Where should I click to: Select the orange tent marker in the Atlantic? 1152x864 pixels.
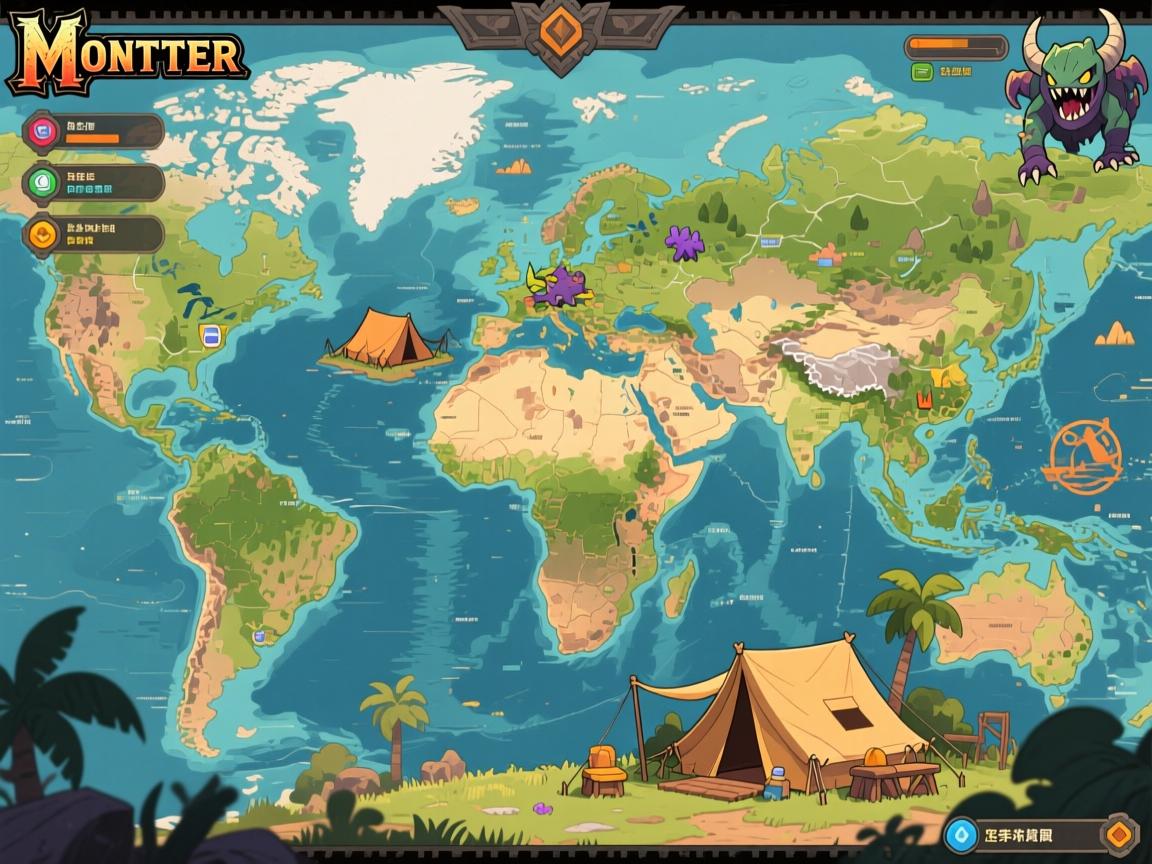coord(385,338)
